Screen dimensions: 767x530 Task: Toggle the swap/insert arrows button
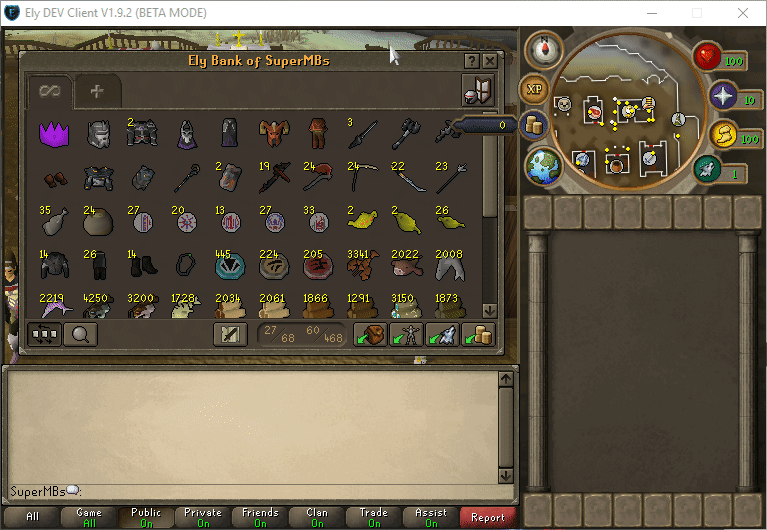(x=44, y=335)
